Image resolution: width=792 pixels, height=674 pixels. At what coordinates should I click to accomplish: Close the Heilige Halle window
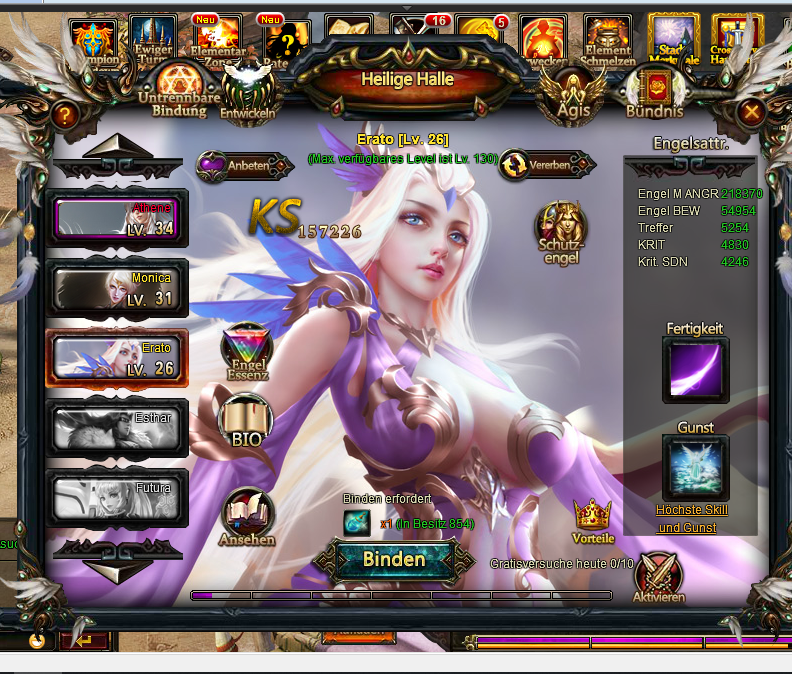pyautogui.click(x=752, y=113)
